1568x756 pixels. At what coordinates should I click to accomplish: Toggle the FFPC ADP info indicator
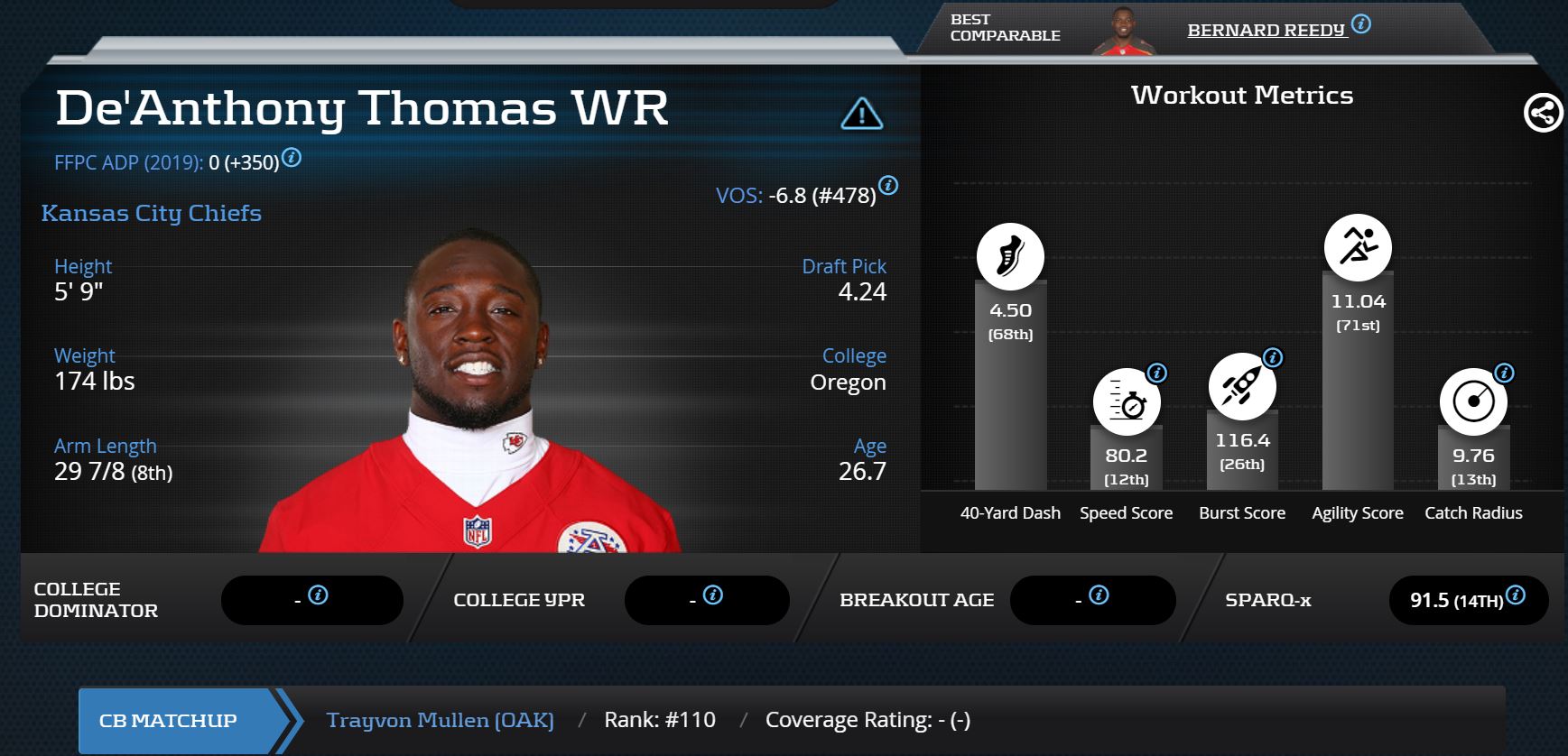tap(291, 159)
